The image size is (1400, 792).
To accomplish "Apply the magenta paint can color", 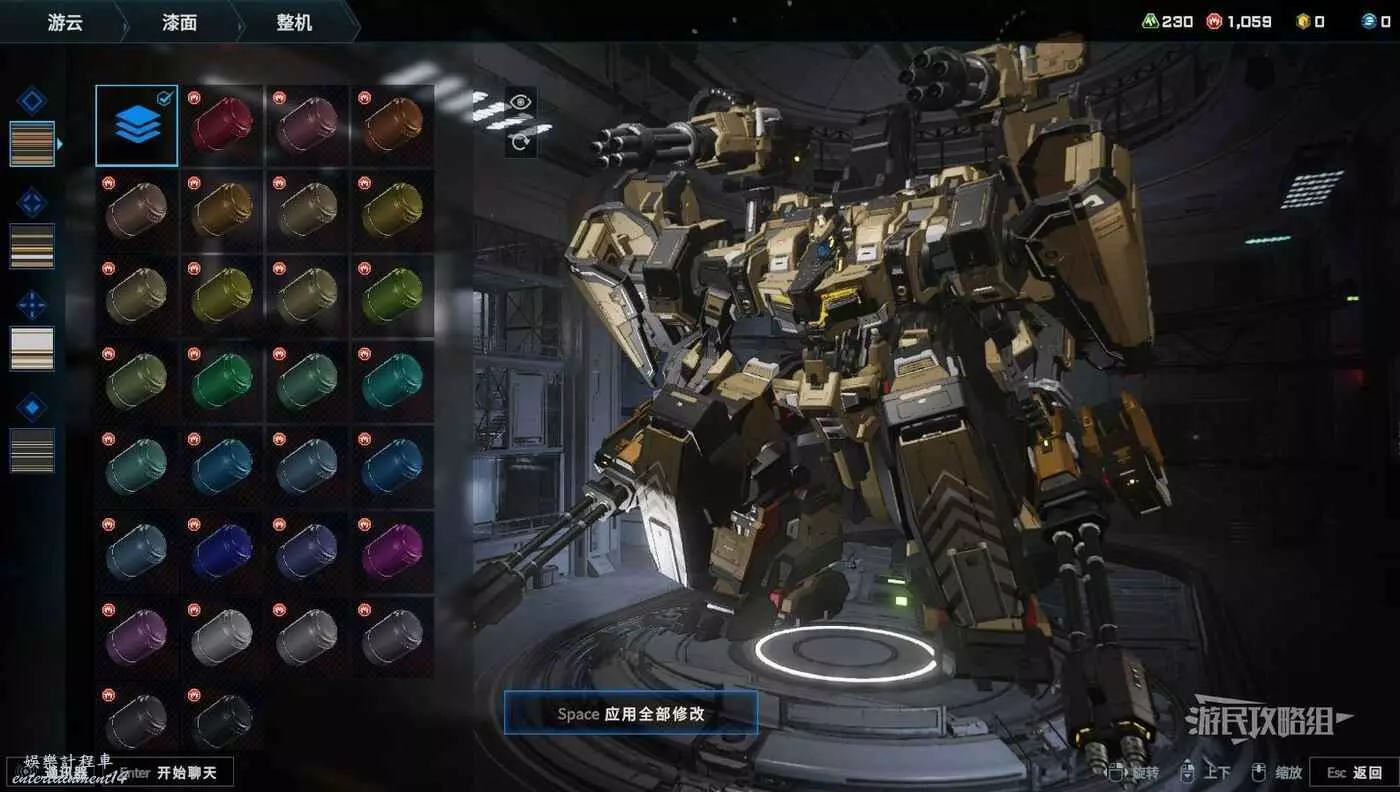I will tap(392, 551).
